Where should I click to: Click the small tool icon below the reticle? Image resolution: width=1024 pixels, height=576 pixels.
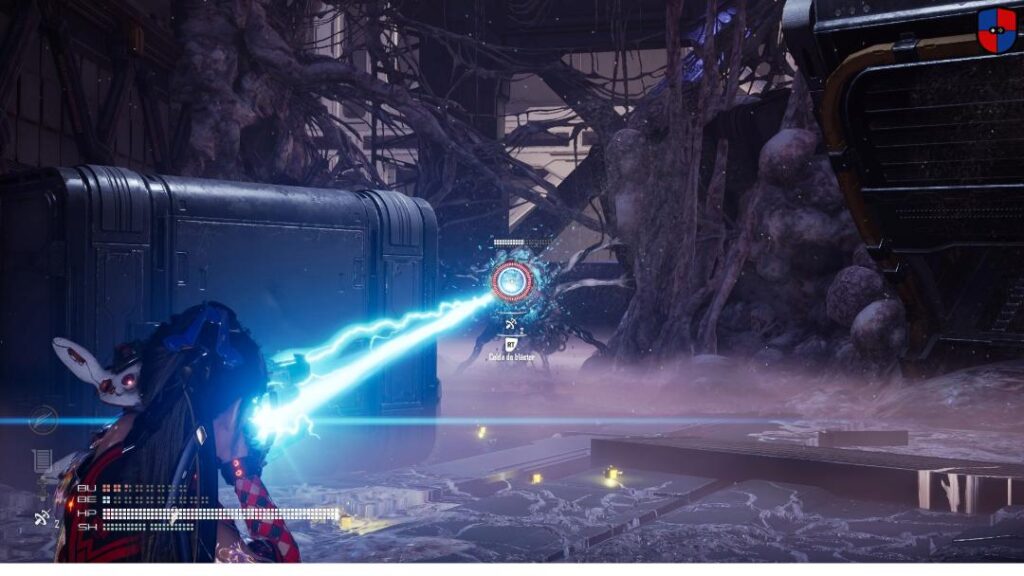511,324
